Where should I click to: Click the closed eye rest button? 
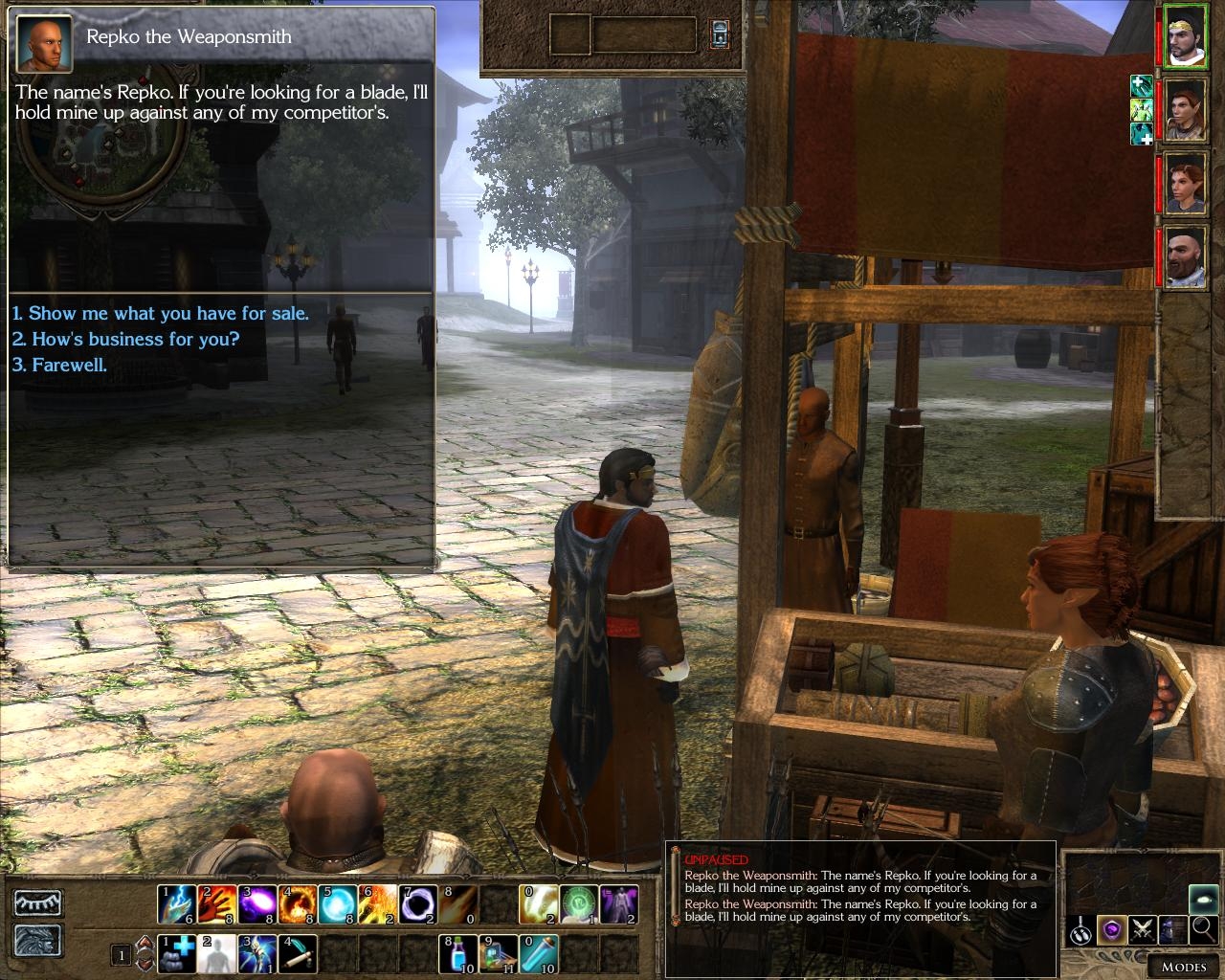coord(38,903)
